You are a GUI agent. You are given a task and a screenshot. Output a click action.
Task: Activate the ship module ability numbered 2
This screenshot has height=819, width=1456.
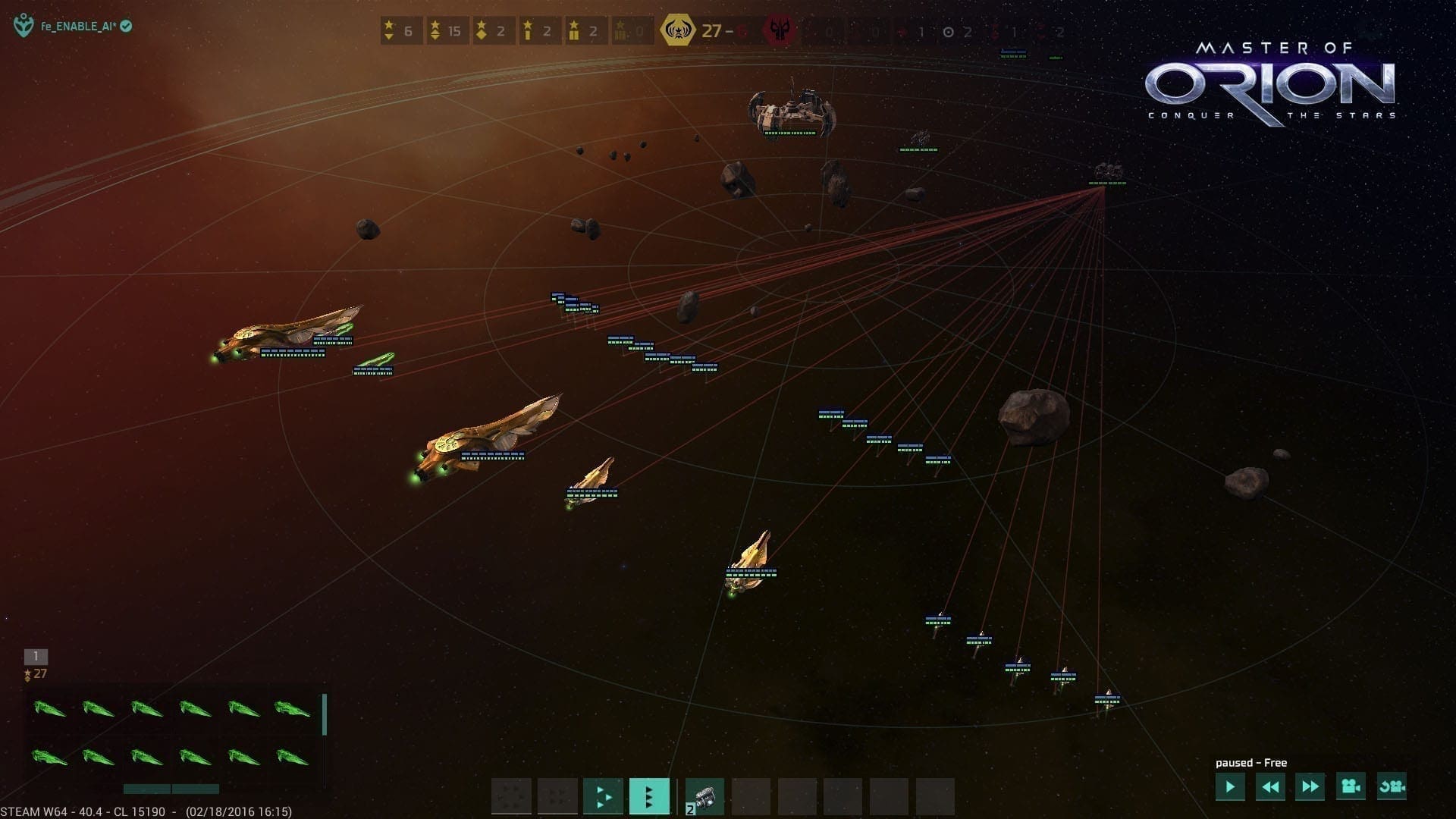pos(704,796)
